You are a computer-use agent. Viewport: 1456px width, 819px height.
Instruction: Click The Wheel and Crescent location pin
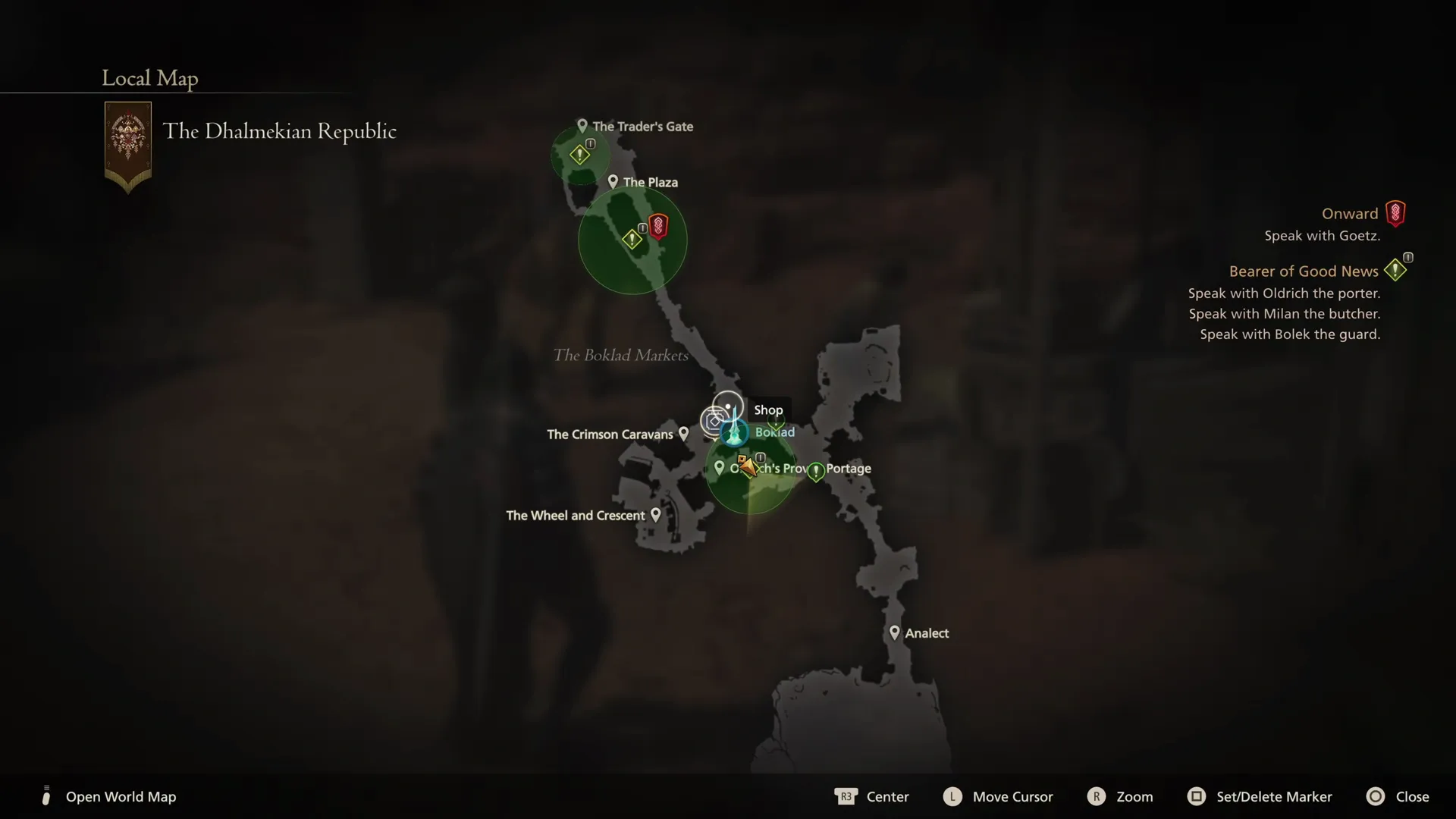point(655,514)
